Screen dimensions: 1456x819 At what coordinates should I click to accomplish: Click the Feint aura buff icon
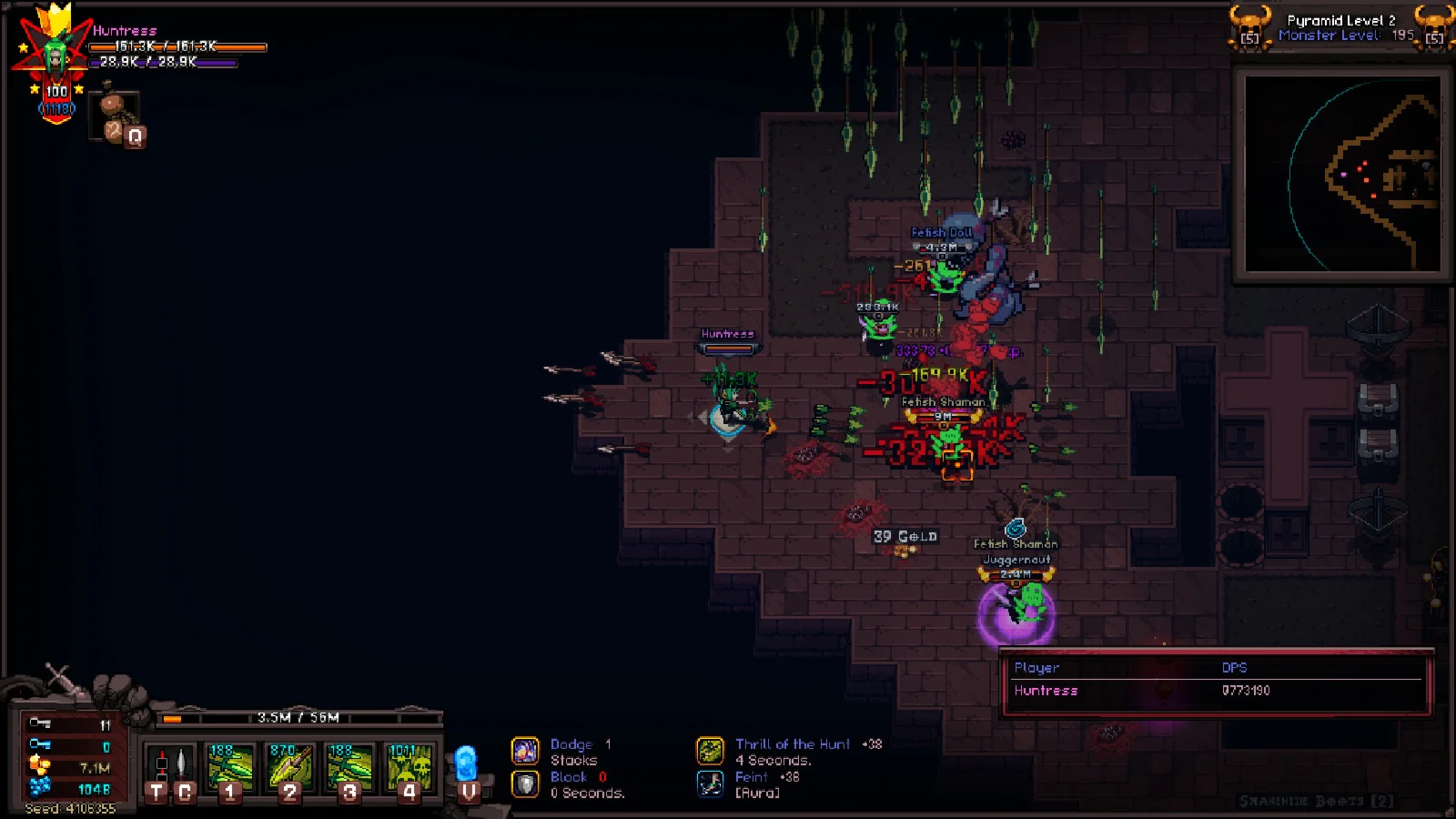click(710, 784)
